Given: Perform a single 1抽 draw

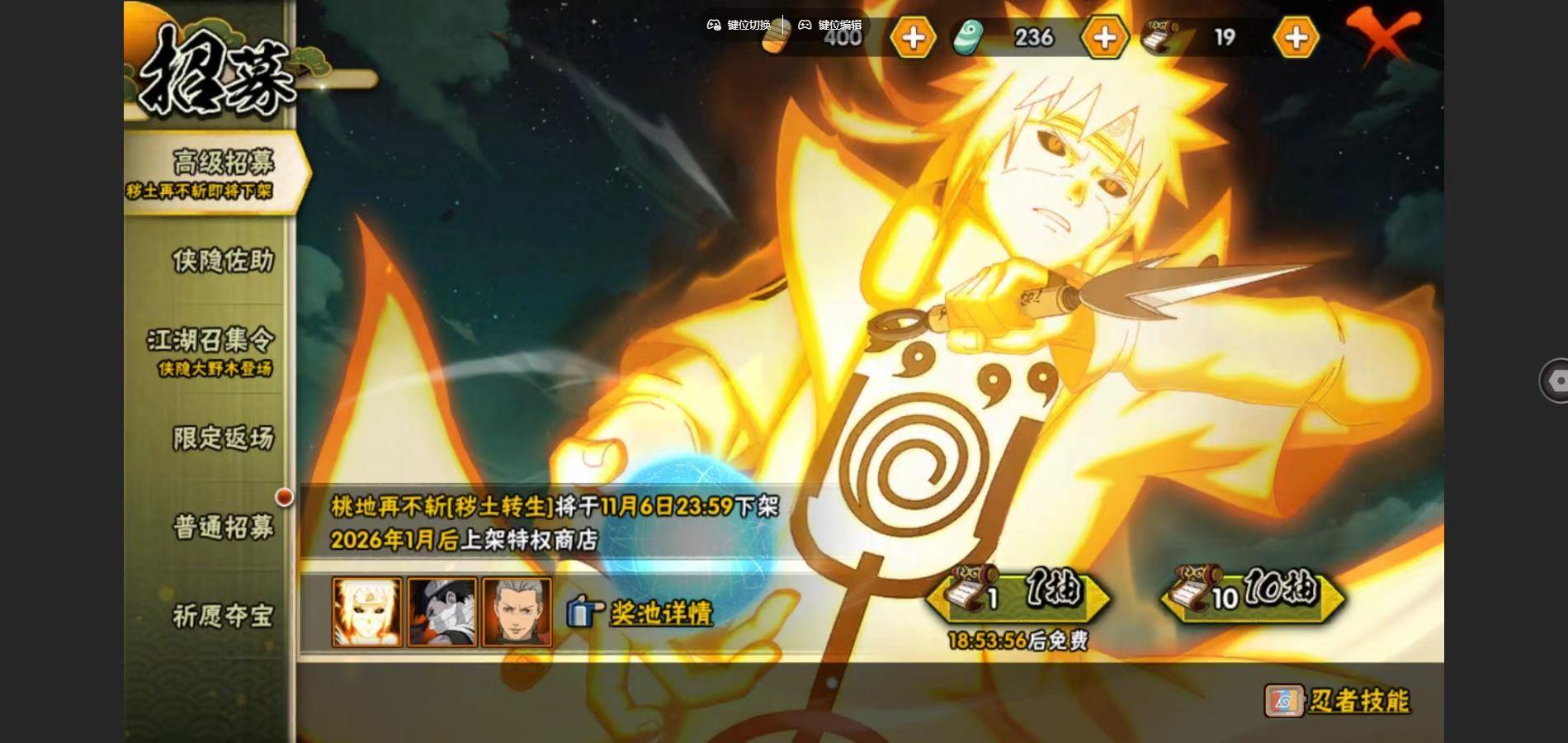Looking at the screenshot, I should [x=1020, y=593].
